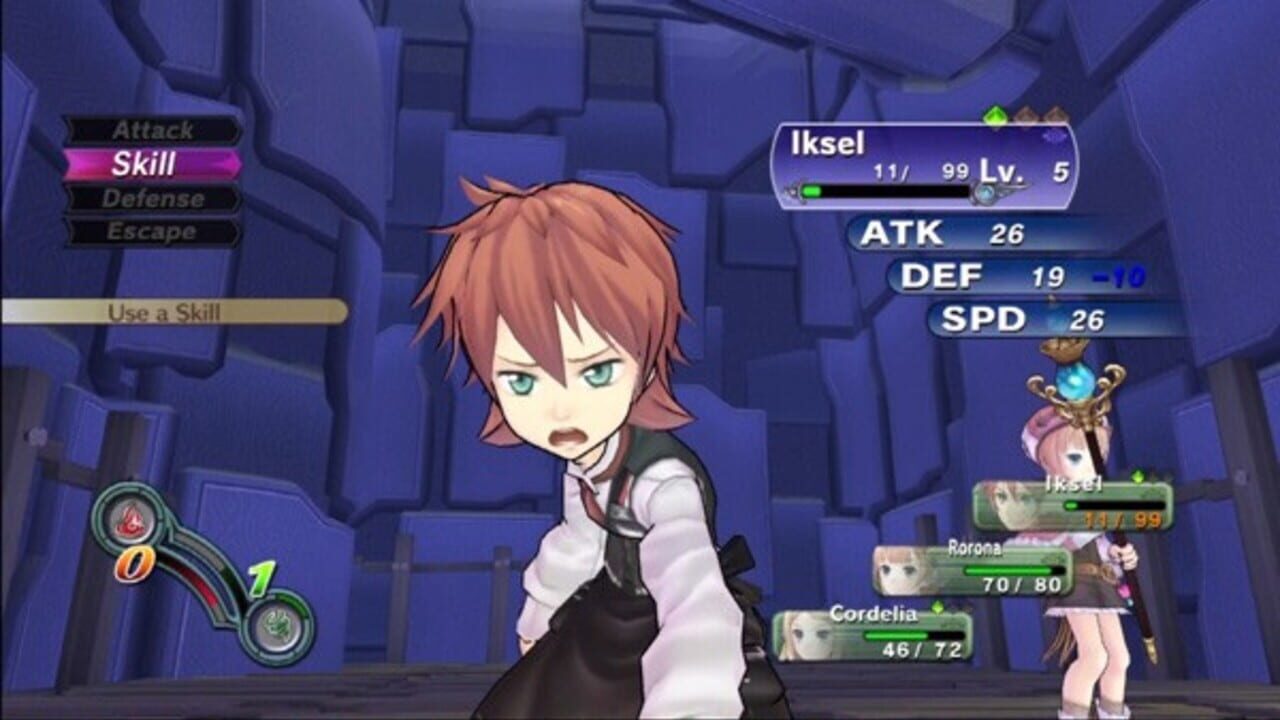Click the purple swirl icon in the status panel
This screenshot has height=720, width=1280.
[1054, 137]
